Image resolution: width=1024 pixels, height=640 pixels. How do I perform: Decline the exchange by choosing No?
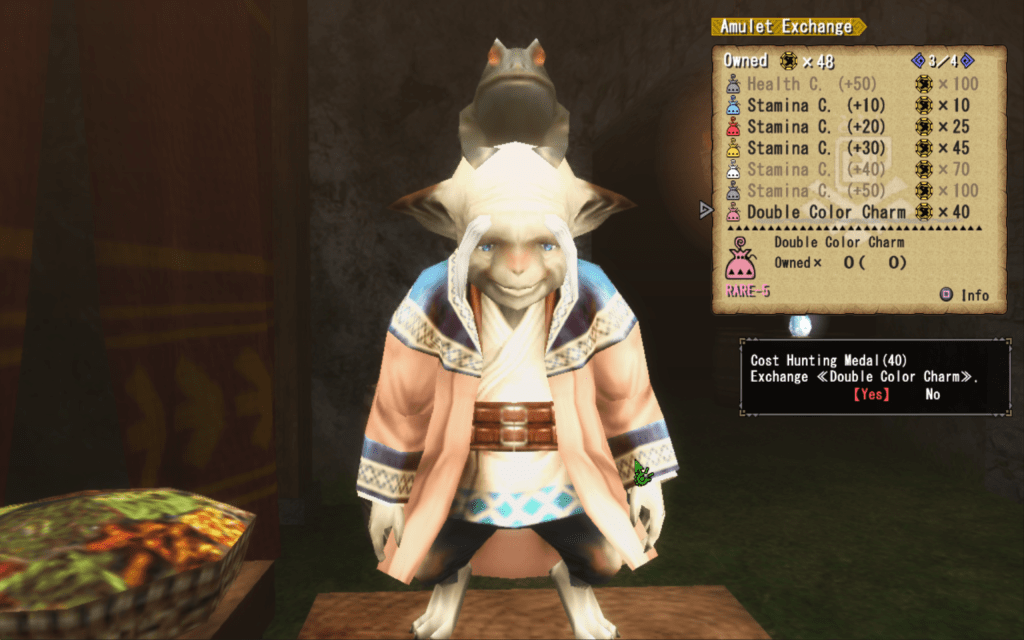(932, 394)
